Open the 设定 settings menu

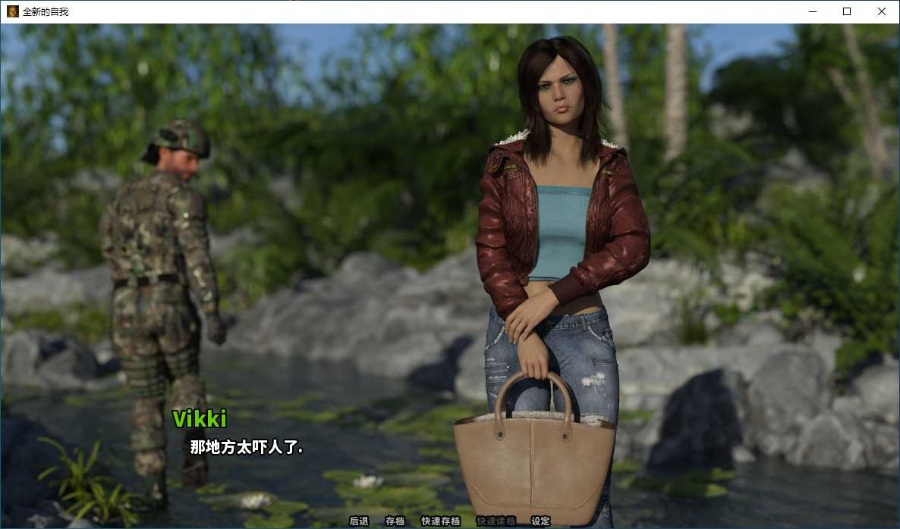[541, 521]
